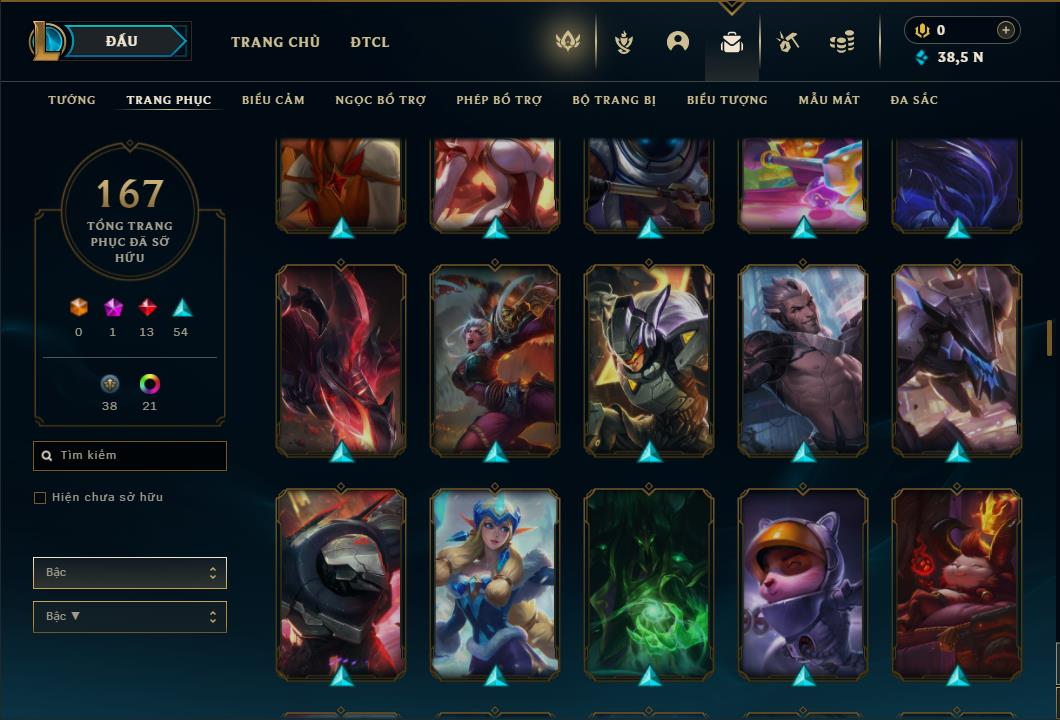Screen dimensions: 1060x720
Task: Show the BIỂU TƯỢNG tab
Action: (x=727, y=100)
